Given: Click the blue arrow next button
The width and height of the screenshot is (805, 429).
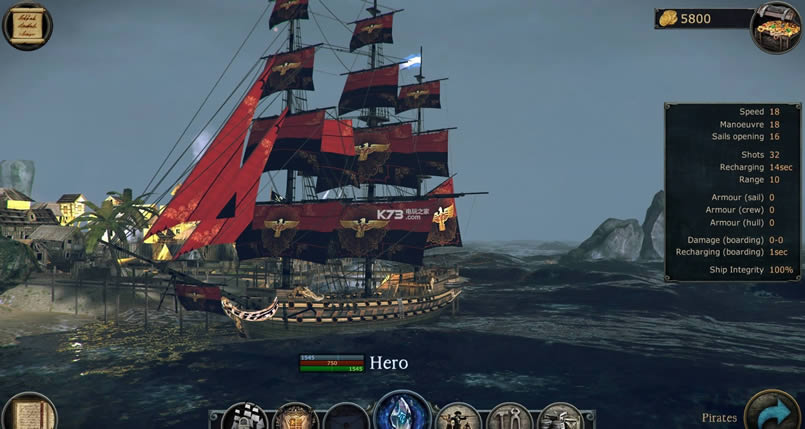Looking at the screenshot, I should tap(772, 413).
